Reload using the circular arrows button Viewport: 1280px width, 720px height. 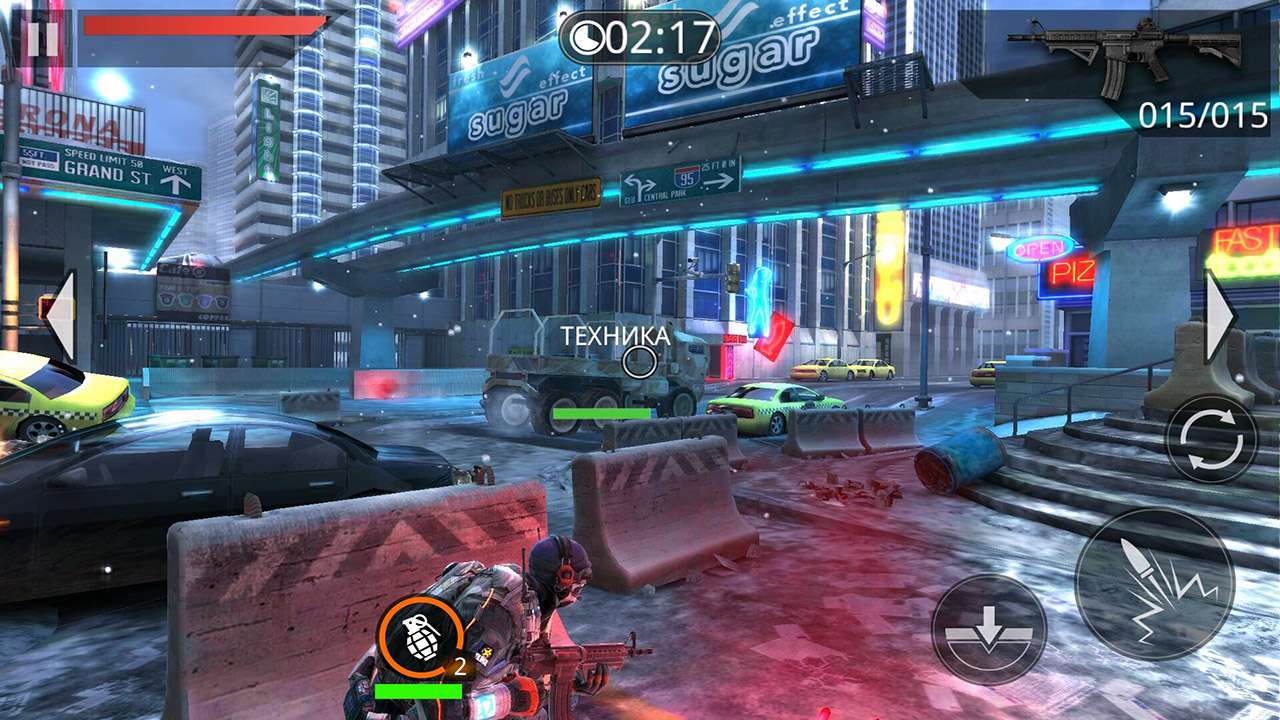point(1211,439)
